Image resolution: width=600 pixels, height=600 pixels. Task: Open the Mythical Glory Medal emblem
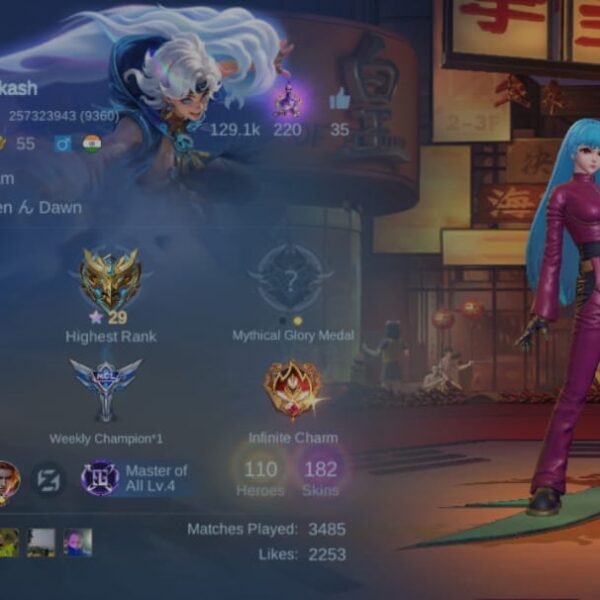pyautogui.click(x=291, y=278)
